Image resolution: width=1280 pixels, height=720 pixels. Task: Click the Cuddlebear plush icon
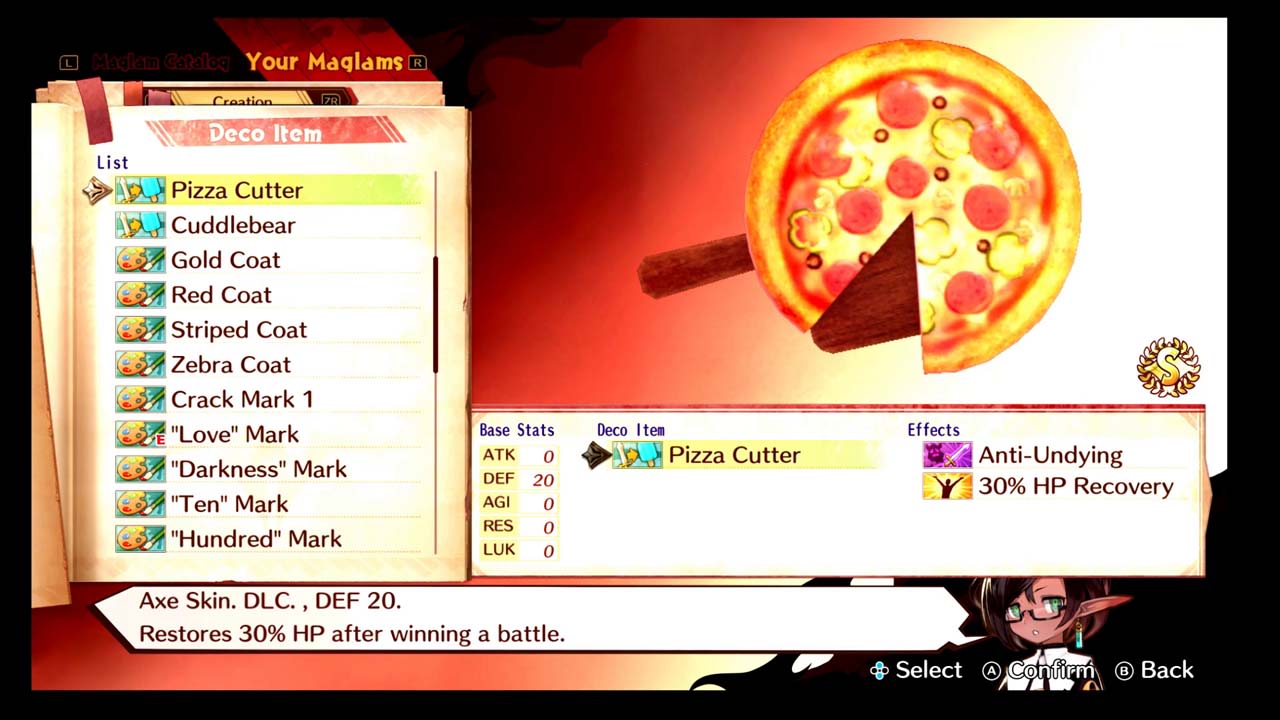coord(140,225)
